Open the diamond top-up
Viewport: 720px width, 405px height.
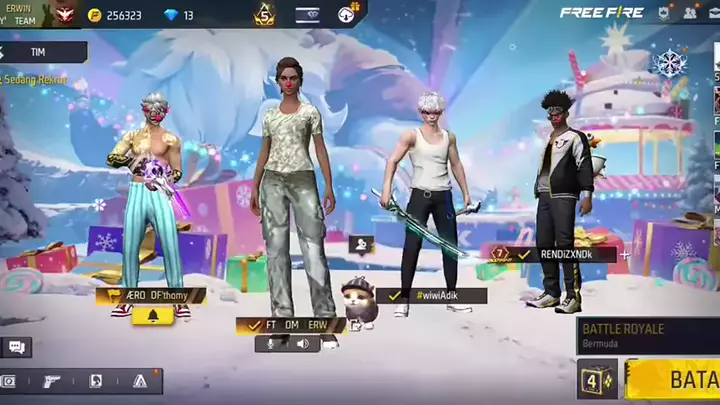[174, 15]
